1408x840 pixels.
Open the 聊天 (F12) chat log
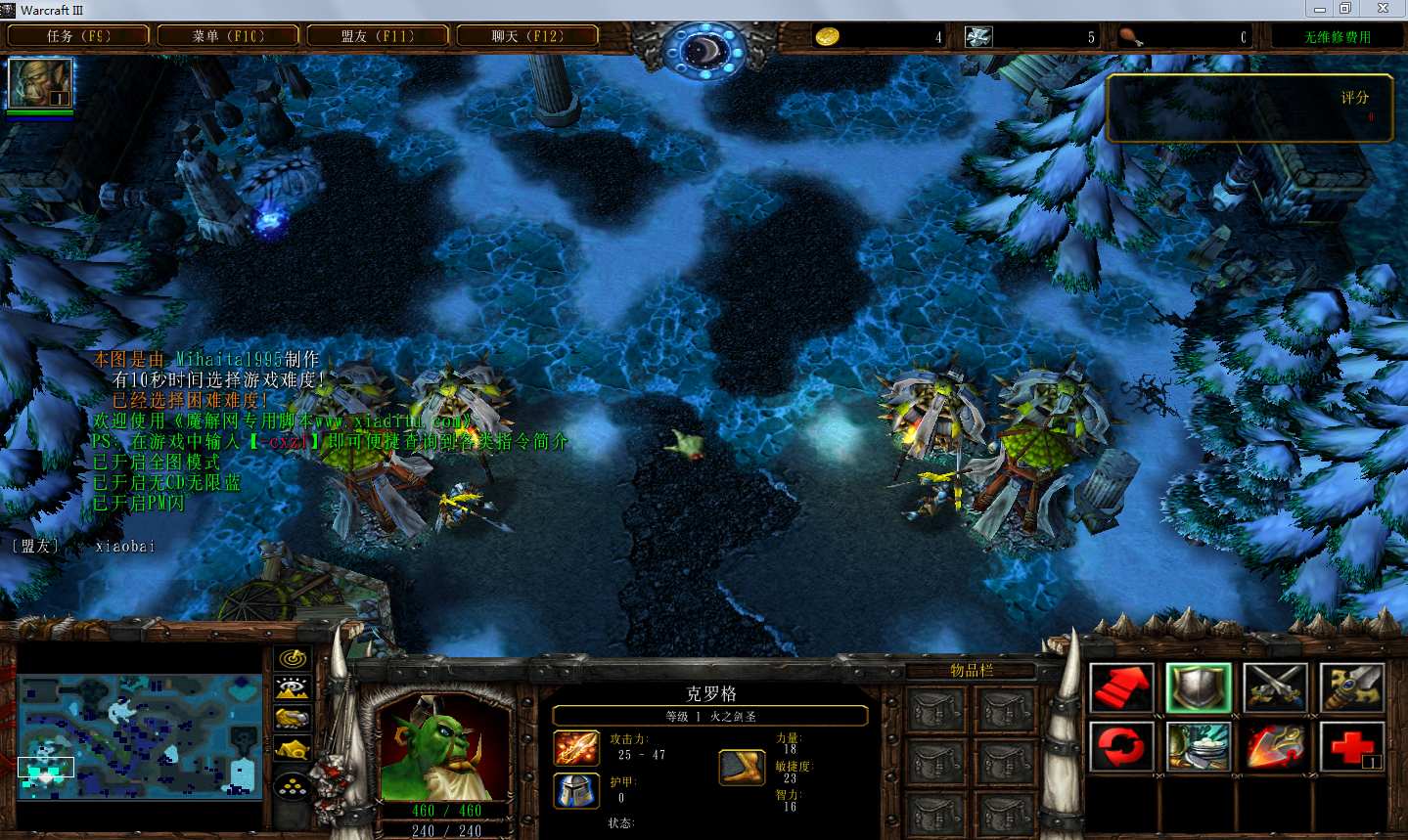[527, 36]
